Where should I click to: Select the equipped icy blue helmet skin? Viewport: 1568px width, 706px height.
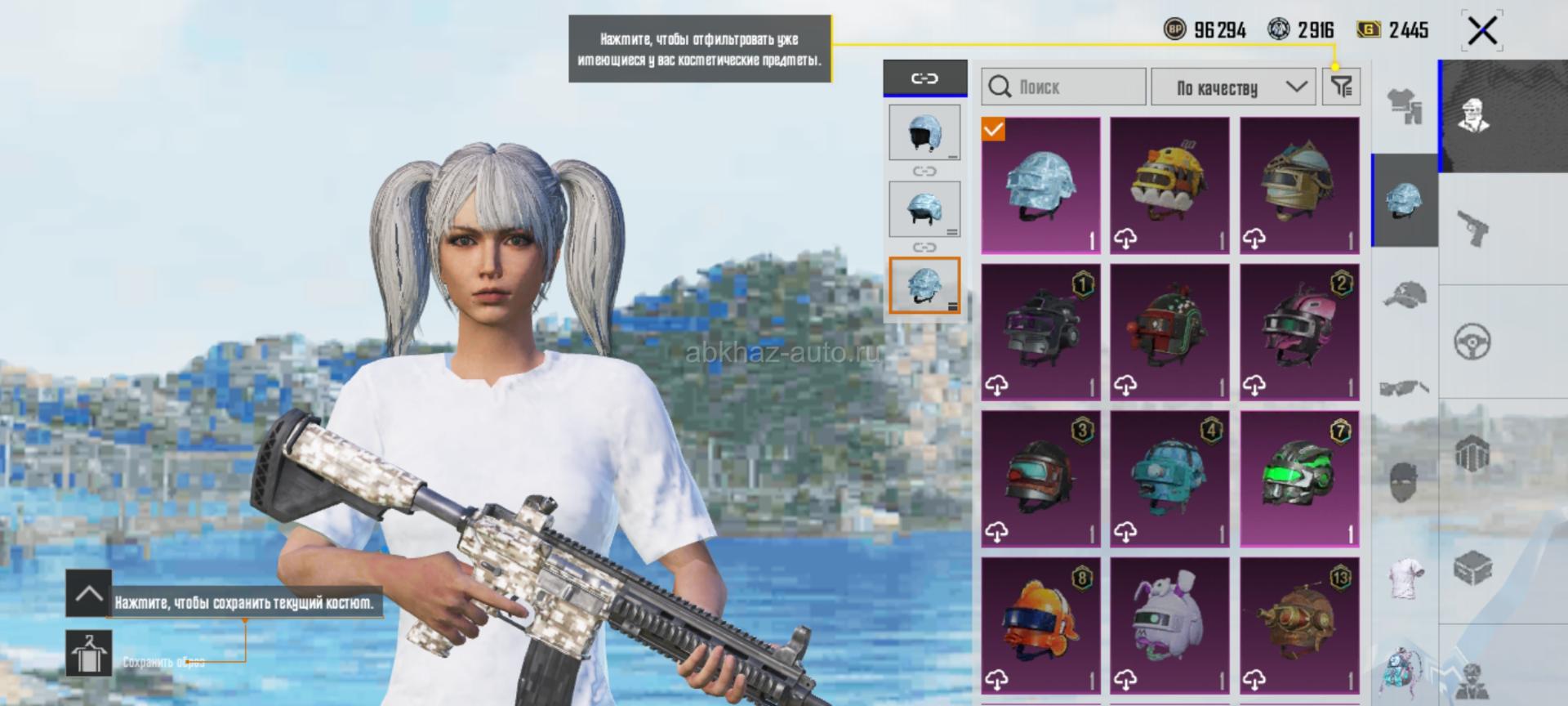1040,185
